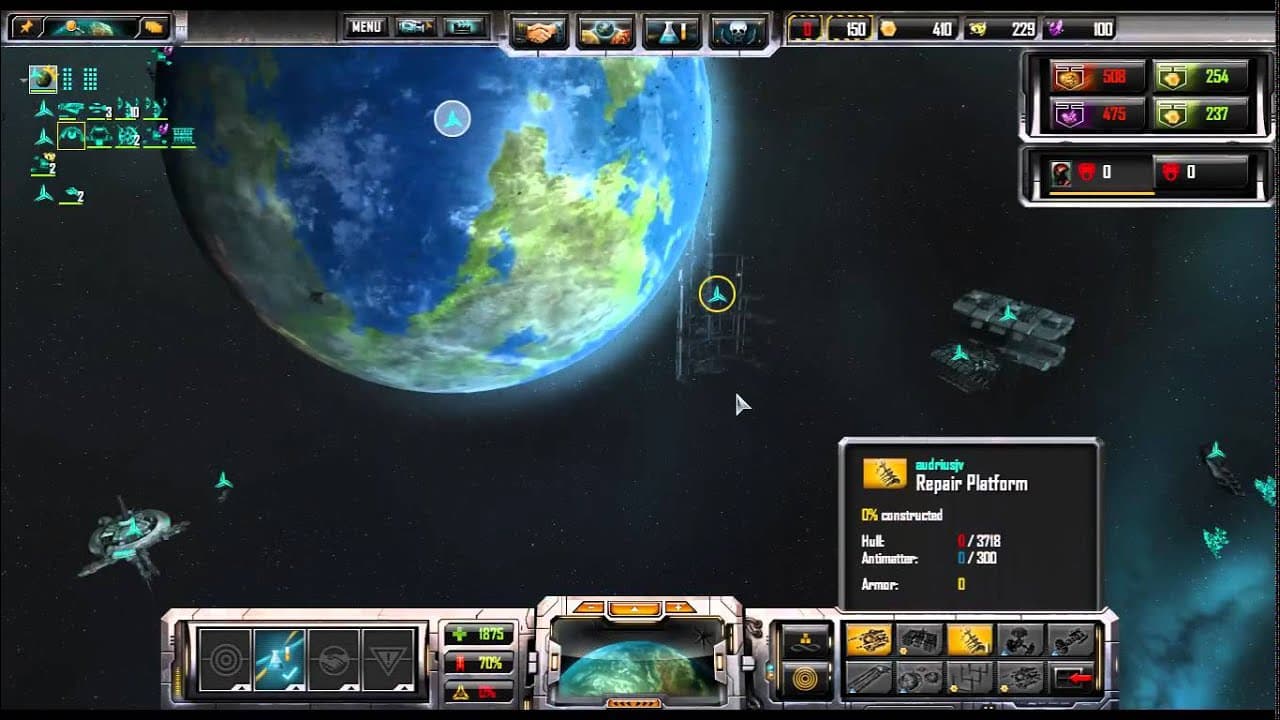Toggle the infinite build queue
This screenshot has width=1280, height=720.
pyautogui.click(x=804, y=641)
